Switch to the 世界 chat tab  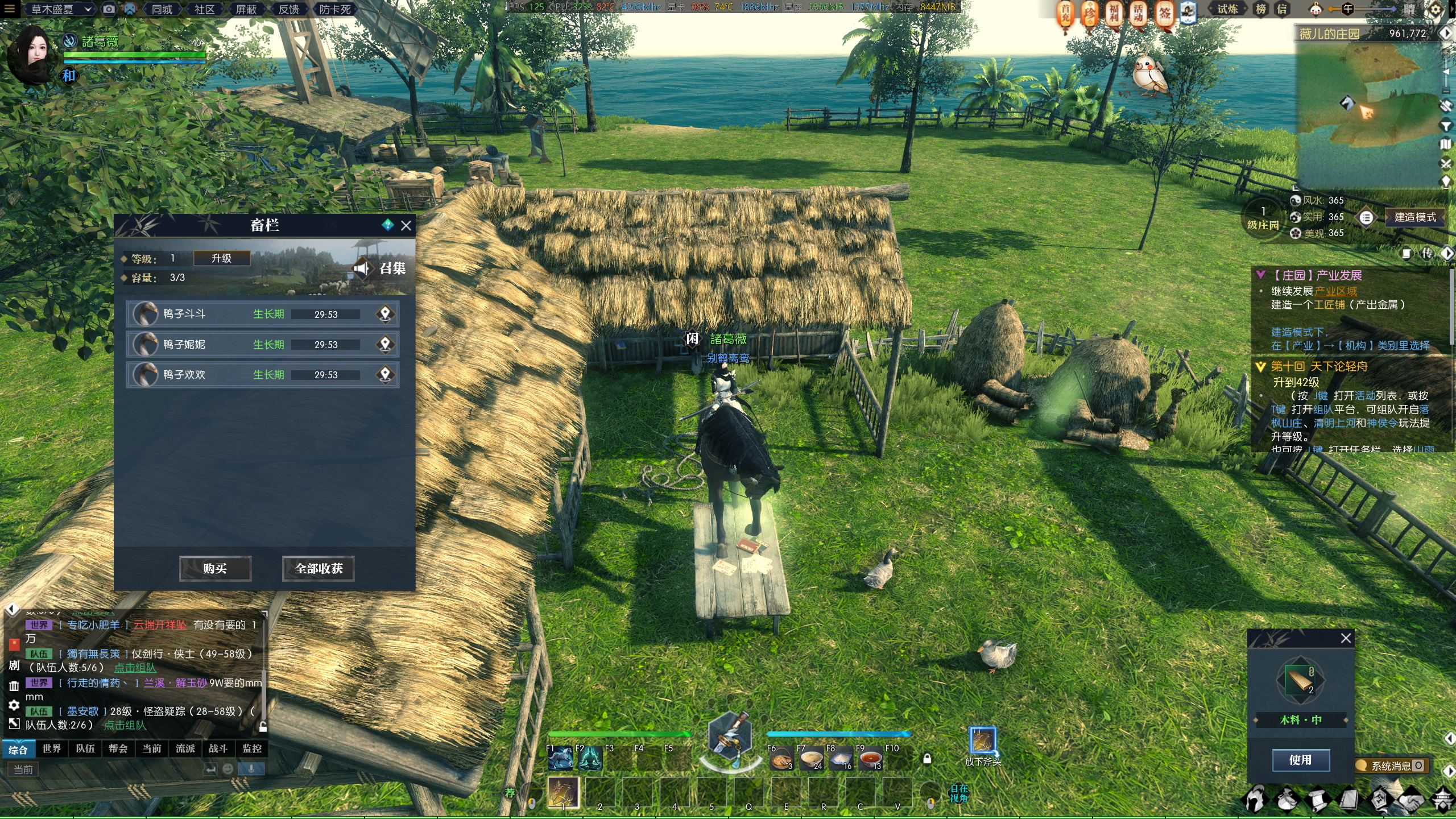[52, 748]
